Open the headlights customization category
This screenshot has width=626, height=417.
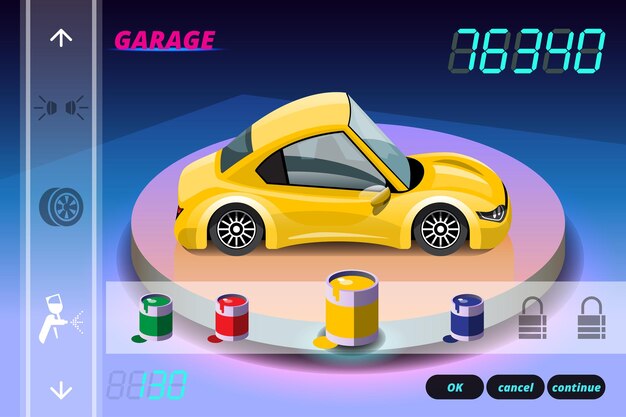click(61, 106)
